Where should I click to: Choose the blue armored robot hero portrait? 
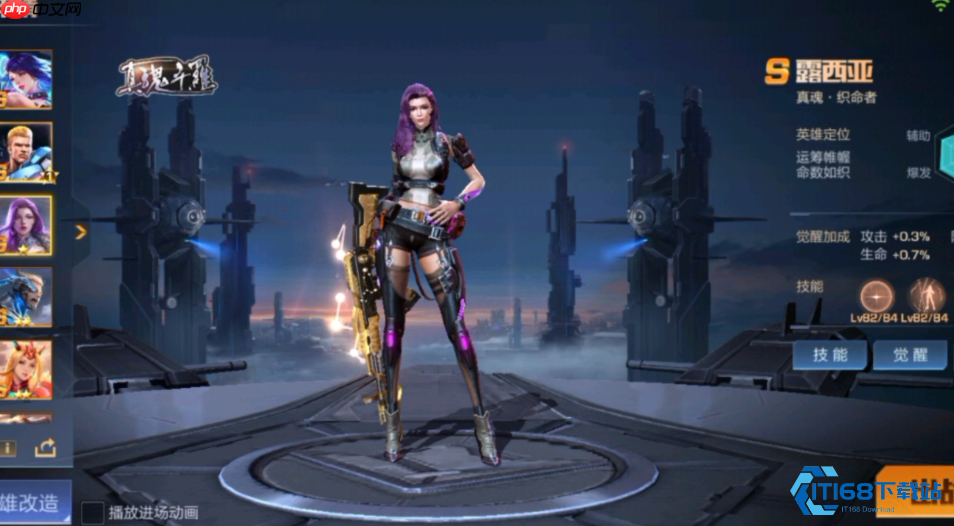[26, 297]
